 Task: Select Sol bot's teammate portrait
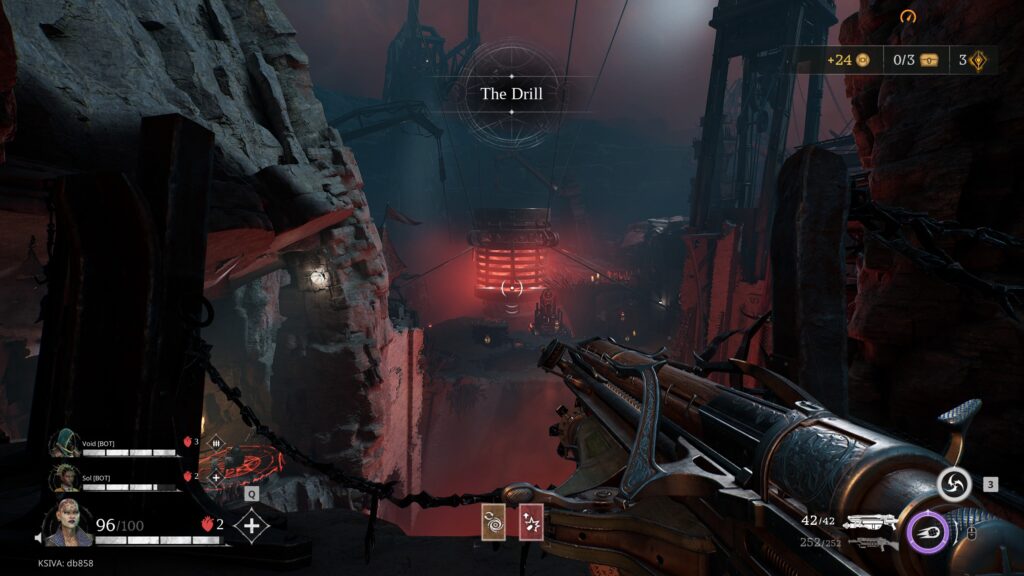coord(66,478)
